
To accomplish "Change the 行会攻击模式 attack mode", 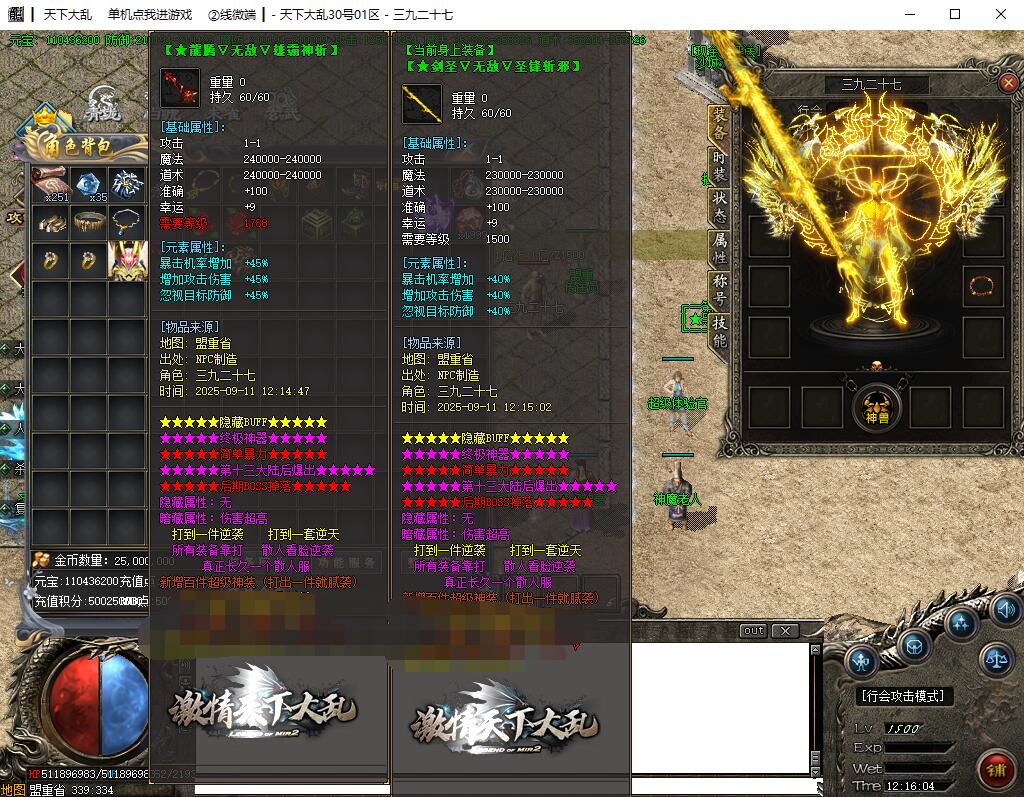I will pos(905,696).
